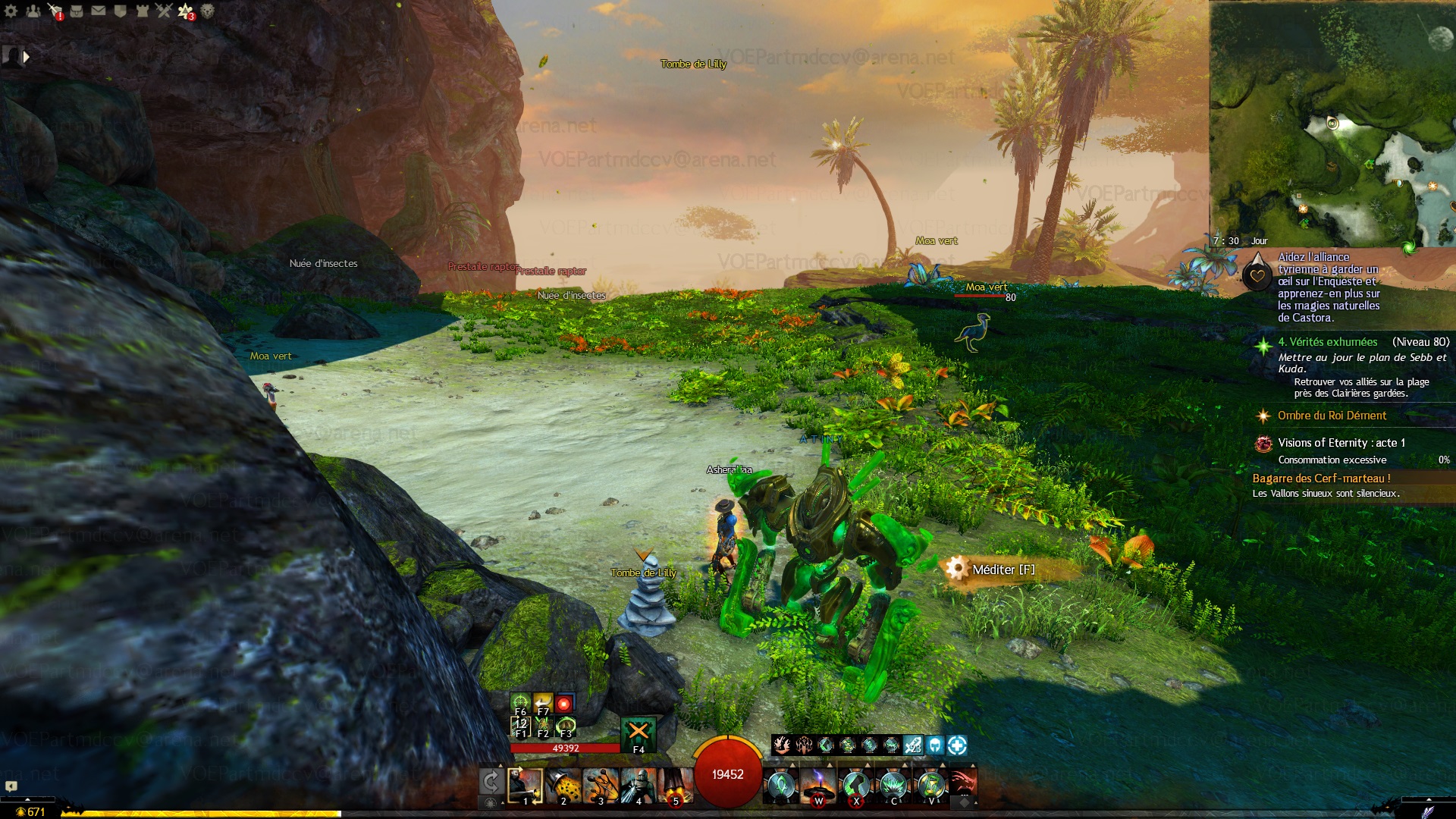Trigger the mech command F4 skill
The image size is (1456, 819).
coord(639,733)
